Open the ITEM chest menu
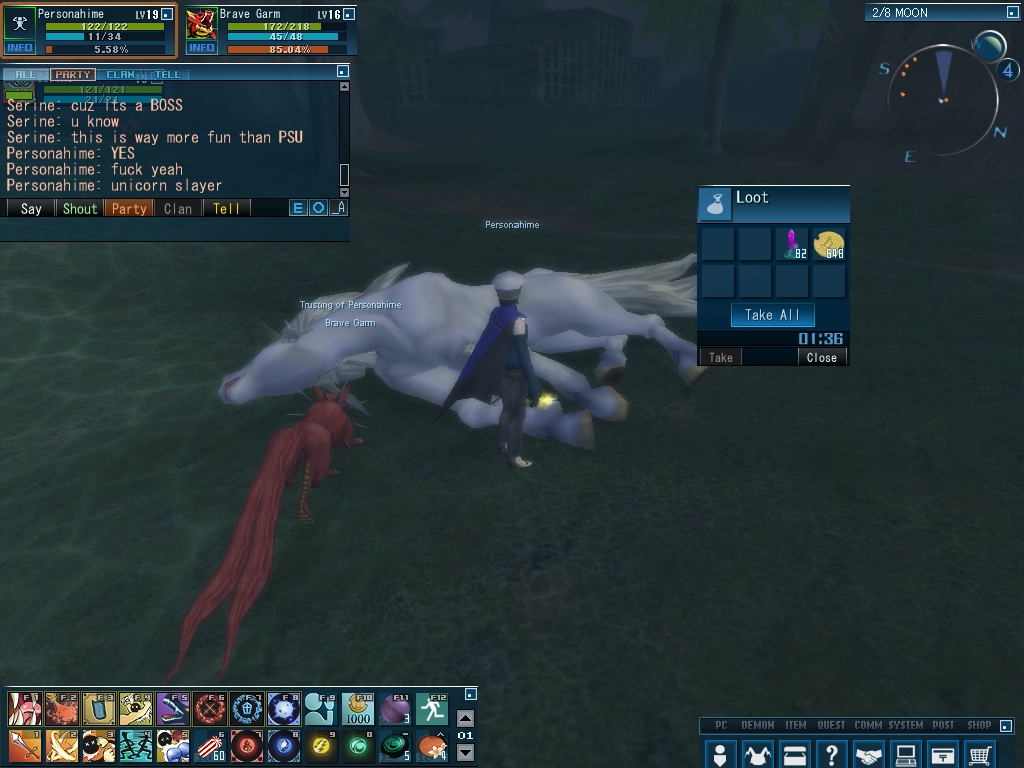 tap(794, 754)
